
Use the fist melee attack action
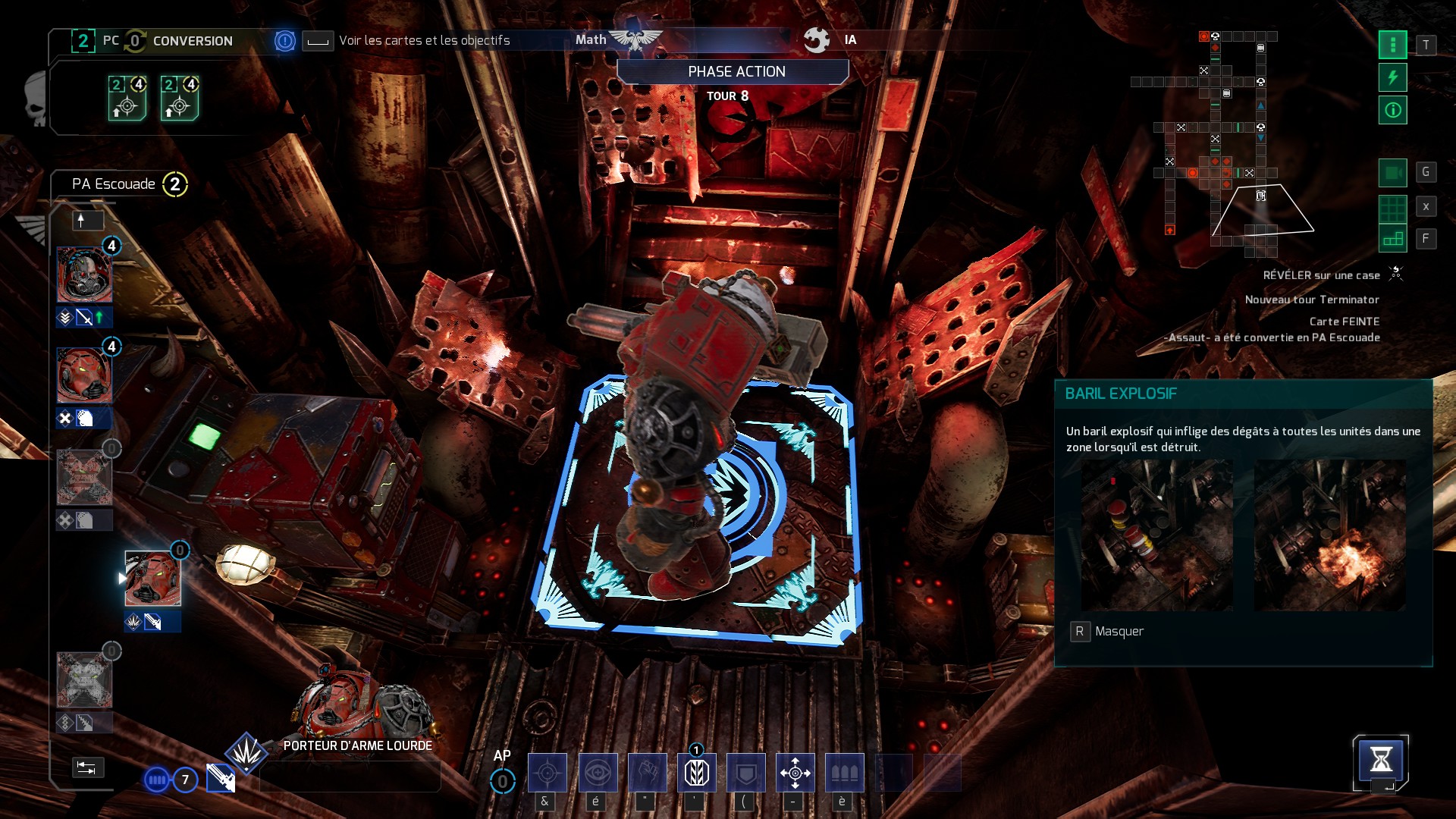point(647,773)
